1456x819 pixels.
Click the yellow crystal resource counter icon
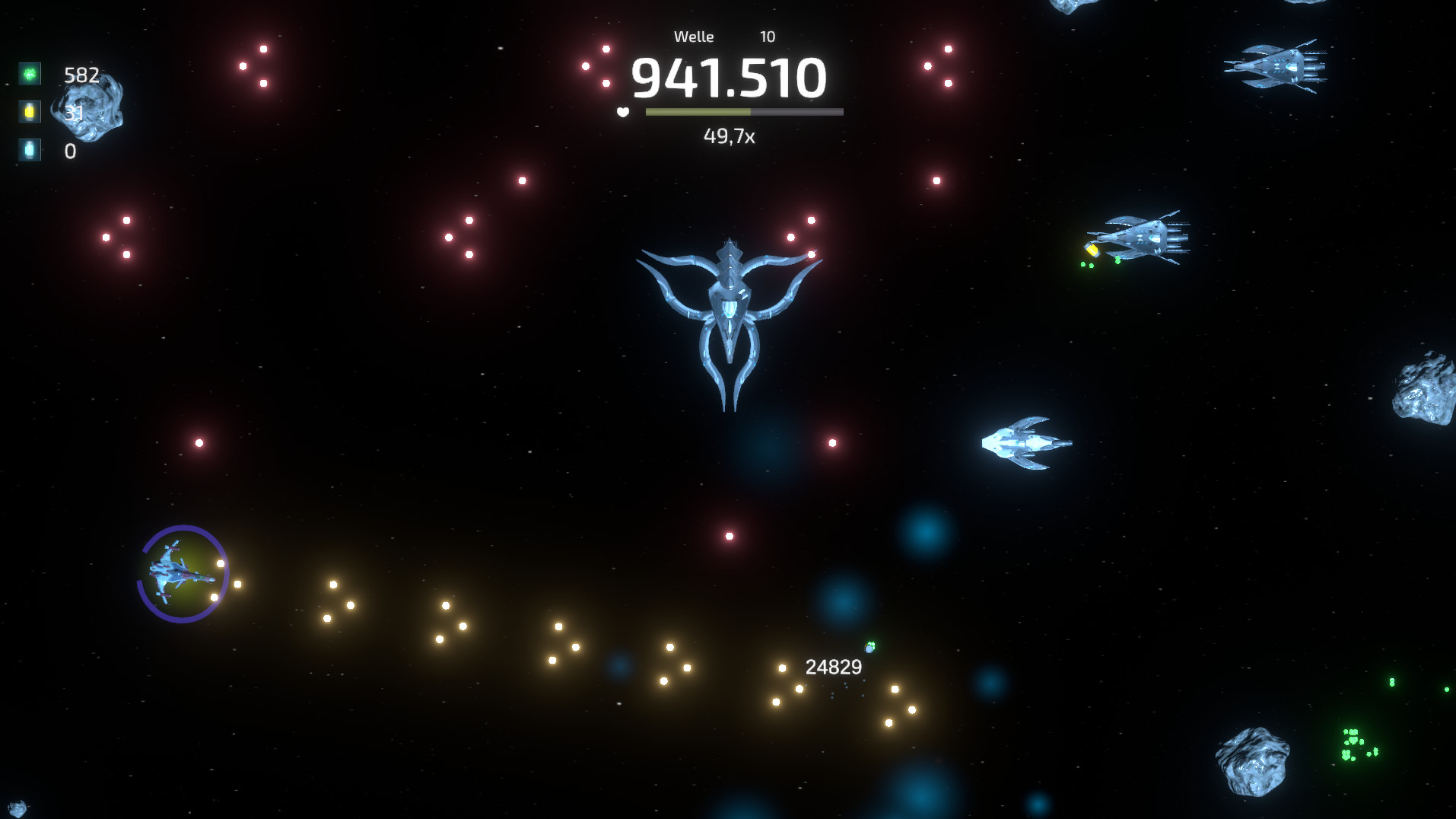tap(28, 113)
